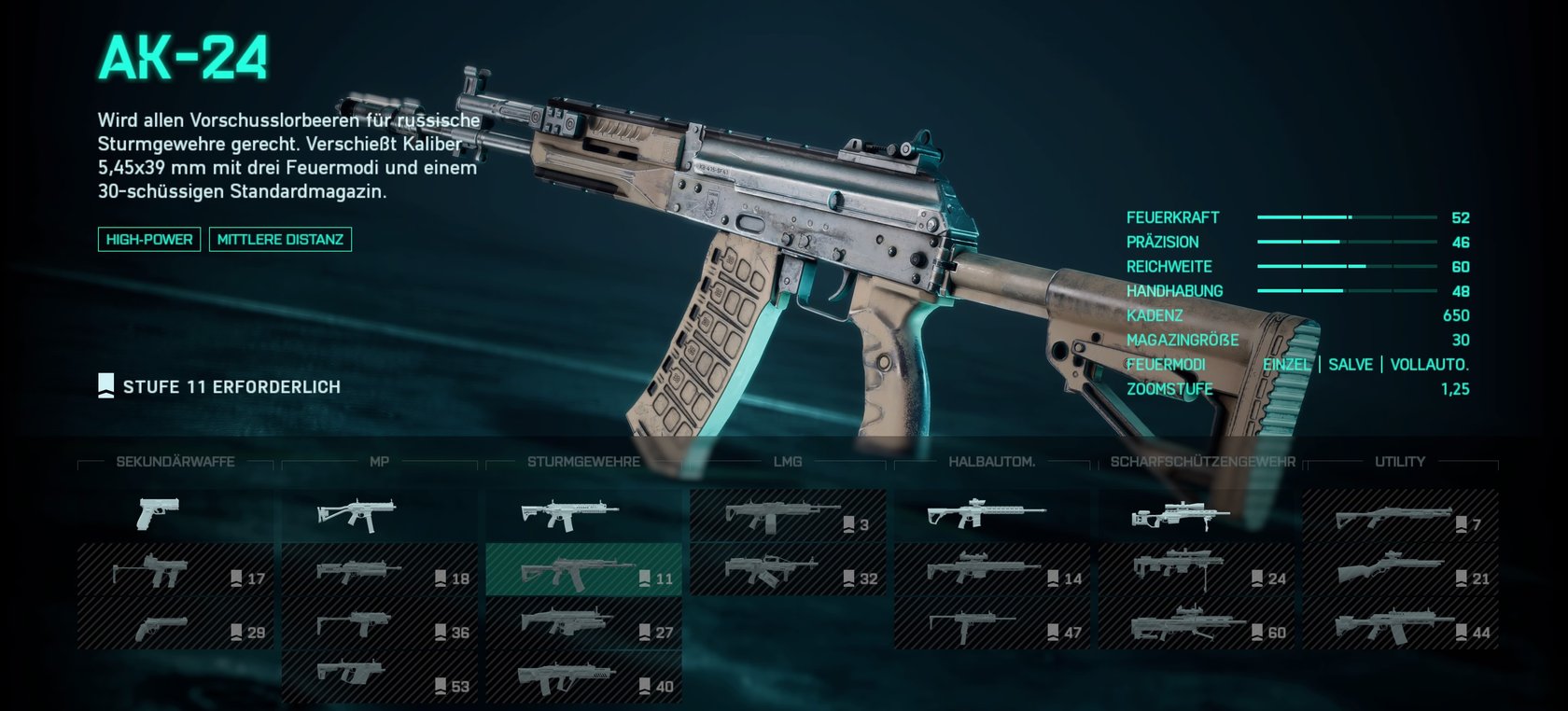Pick the level 3 LMG tile
The width and height of the screenshot is (1568, 711).
(788, 514)
